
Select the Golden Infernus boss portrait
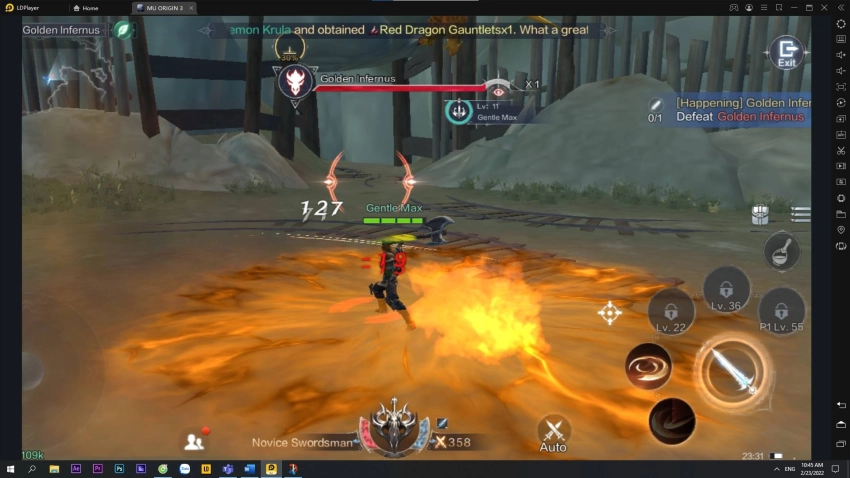point(297,83)
